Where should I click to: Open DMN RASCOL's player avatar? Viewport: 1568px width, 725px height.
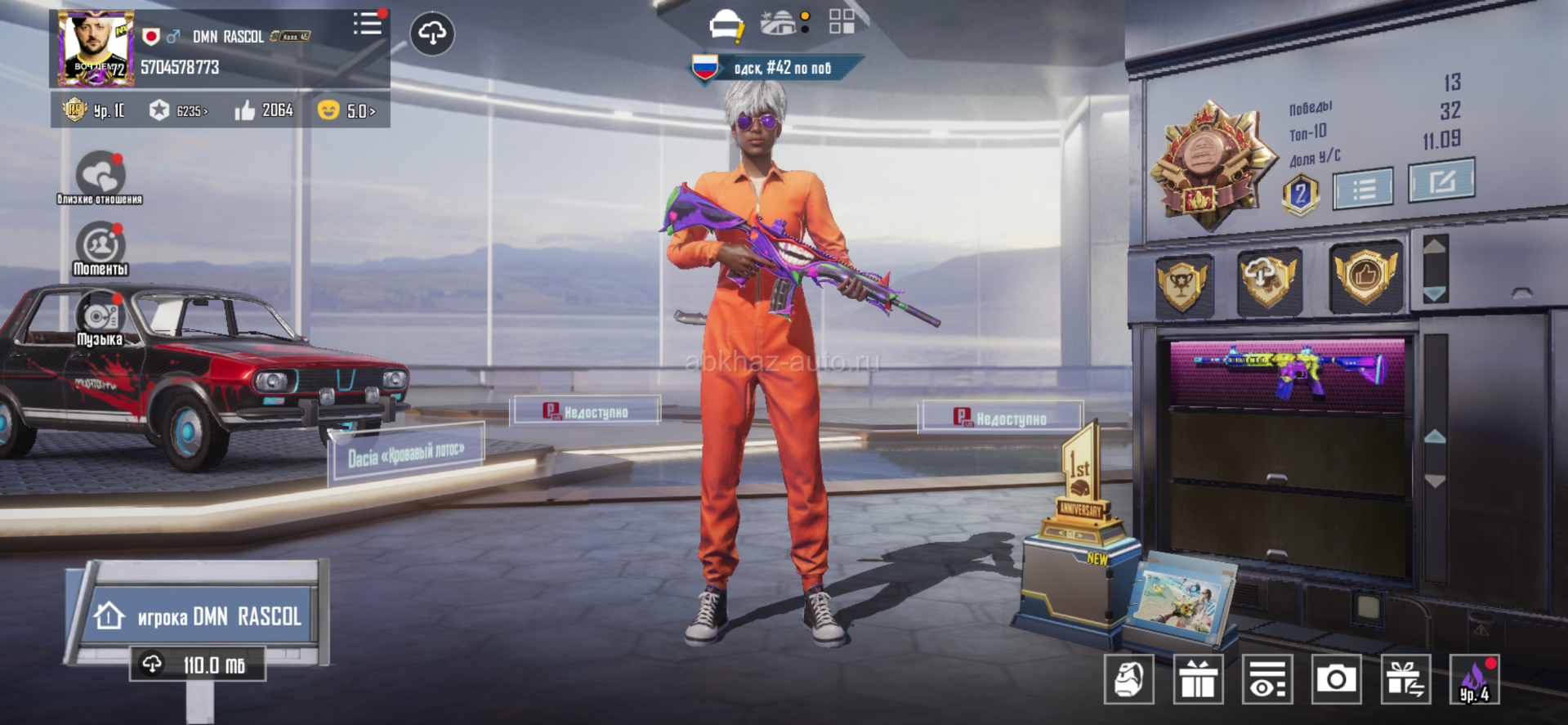point(95,48)
